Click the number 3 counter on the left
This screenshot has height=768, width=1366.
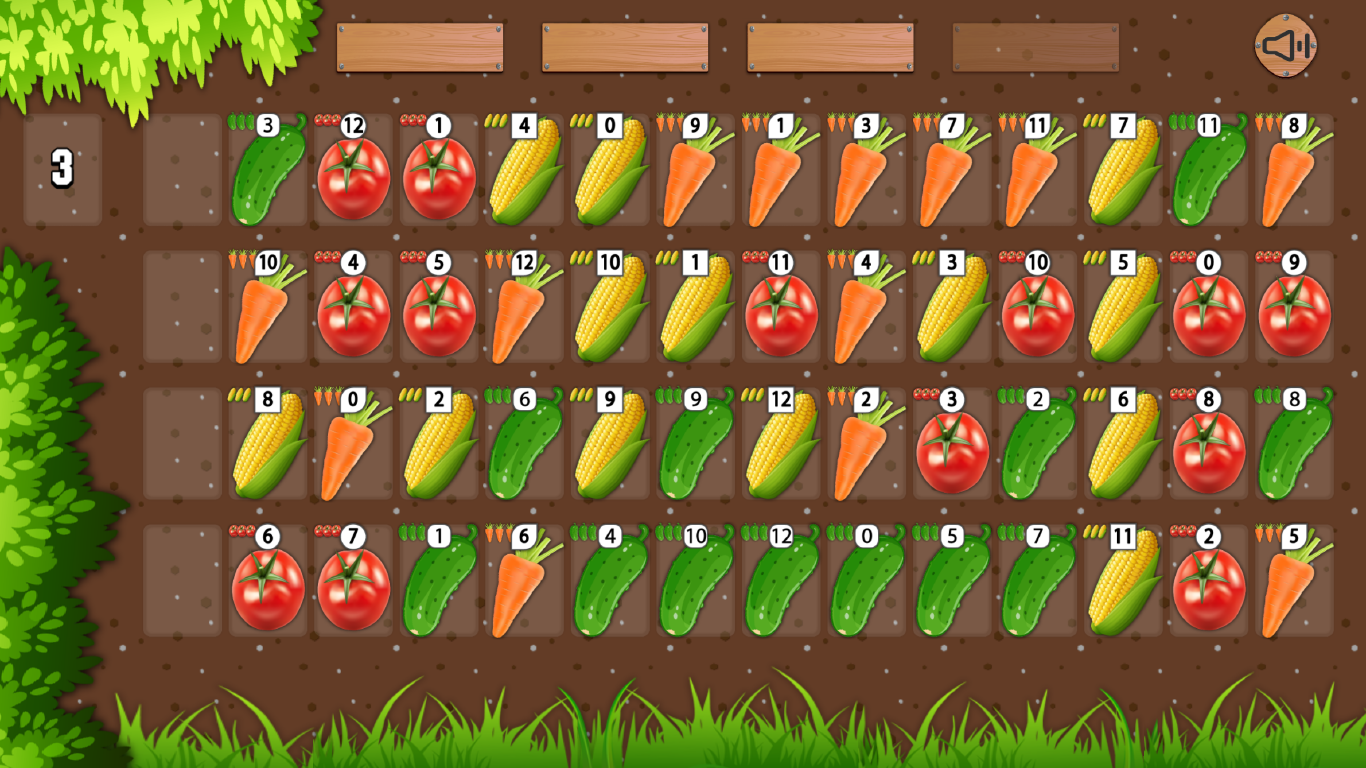(x=60, y=170)
